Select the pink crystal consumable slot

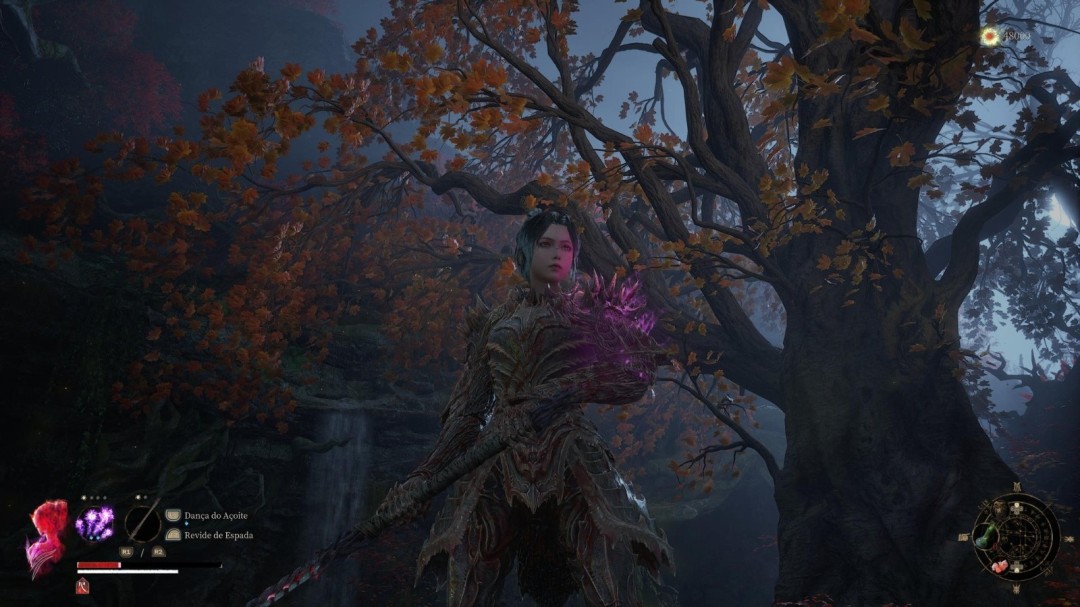click(1000, 566)
